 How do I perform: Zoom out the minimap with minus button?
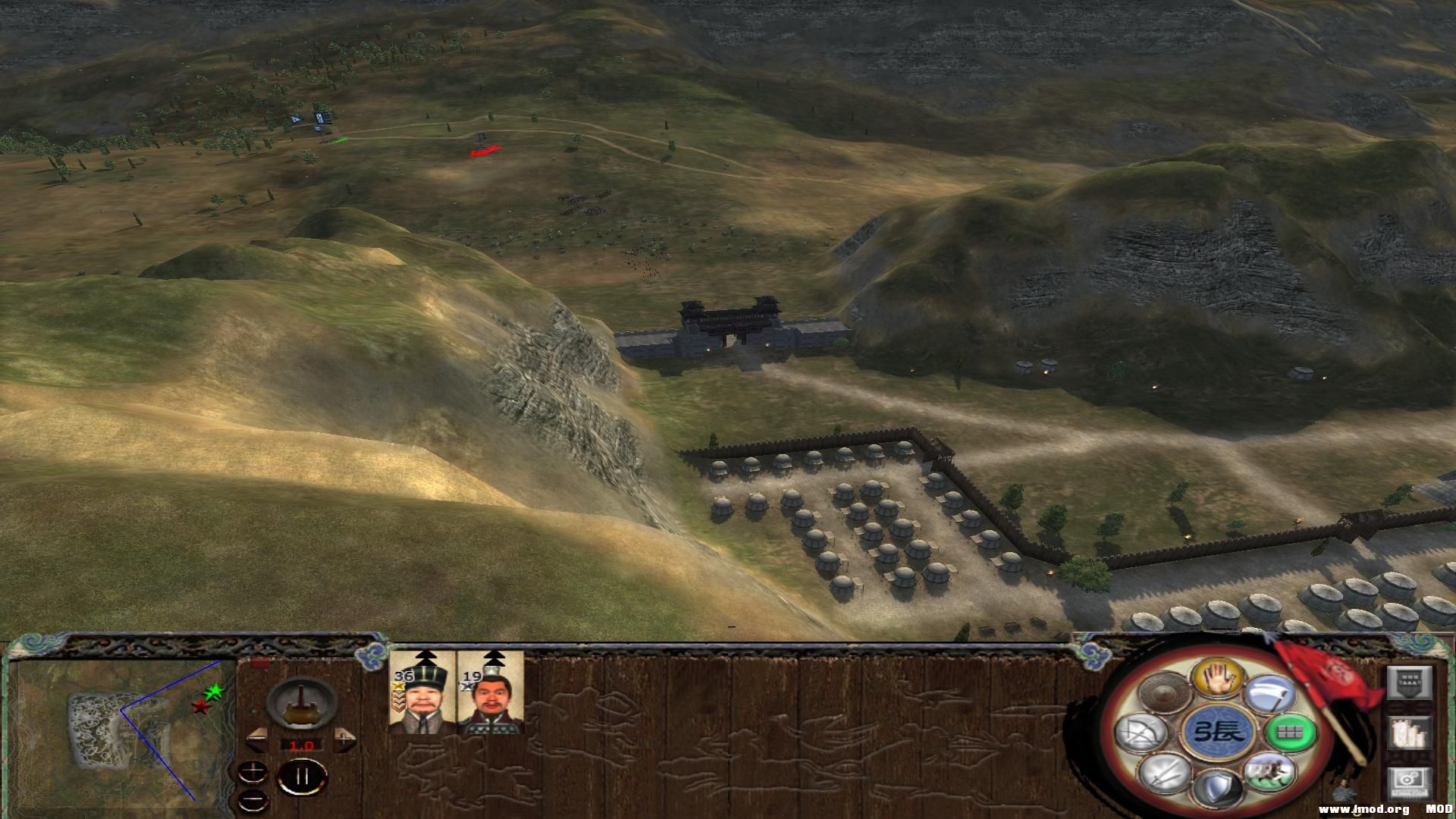[253, 799]
